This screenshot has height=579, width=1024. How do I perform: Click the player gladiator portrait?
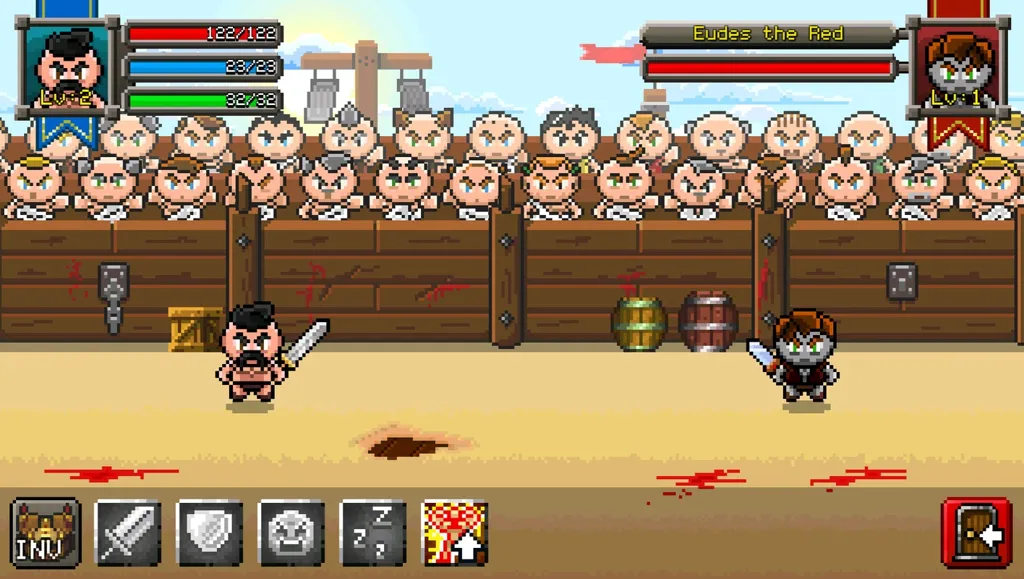click(x=68, y=68)
